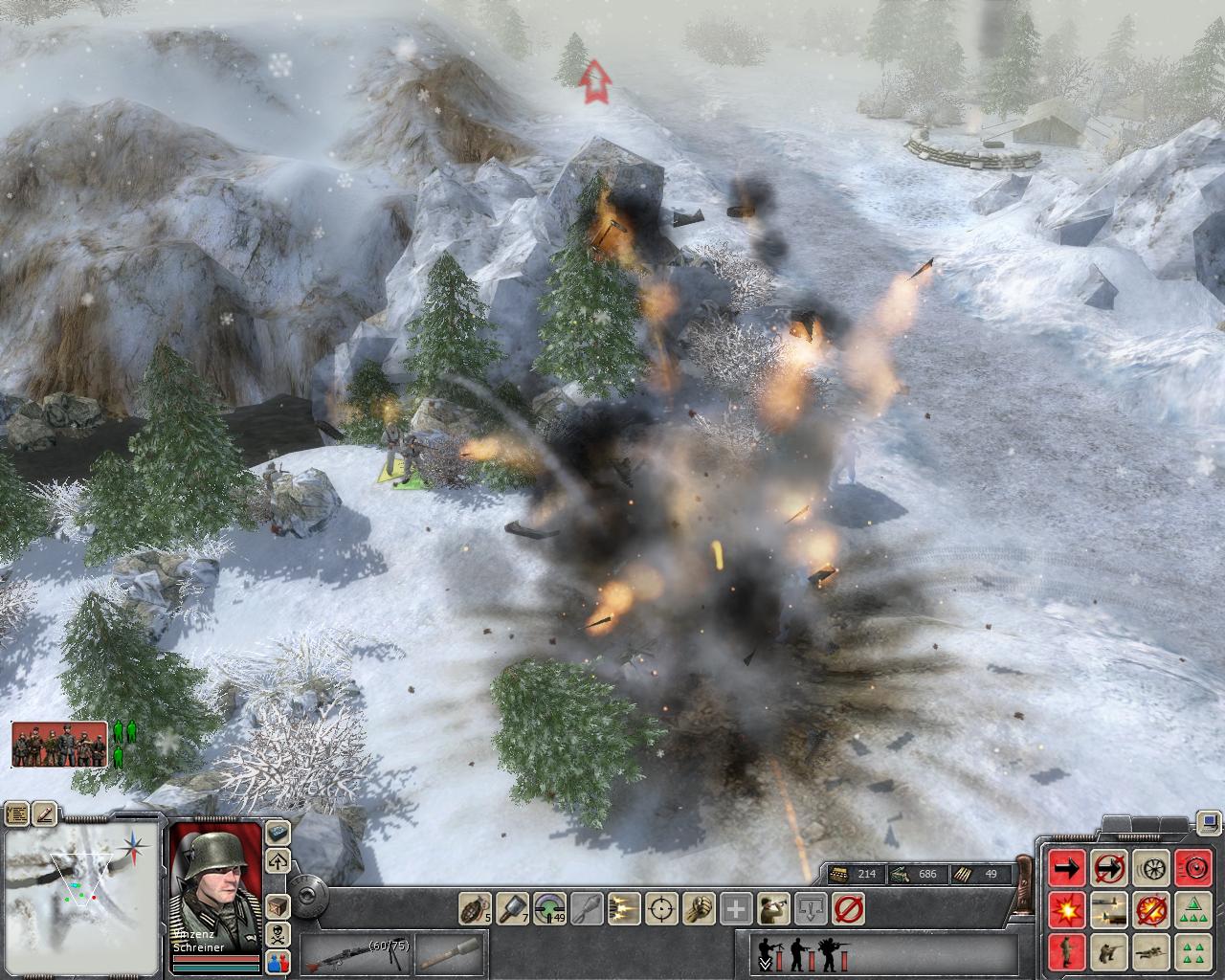Equip the machine gun weapon slot

(x=354, y=954)
